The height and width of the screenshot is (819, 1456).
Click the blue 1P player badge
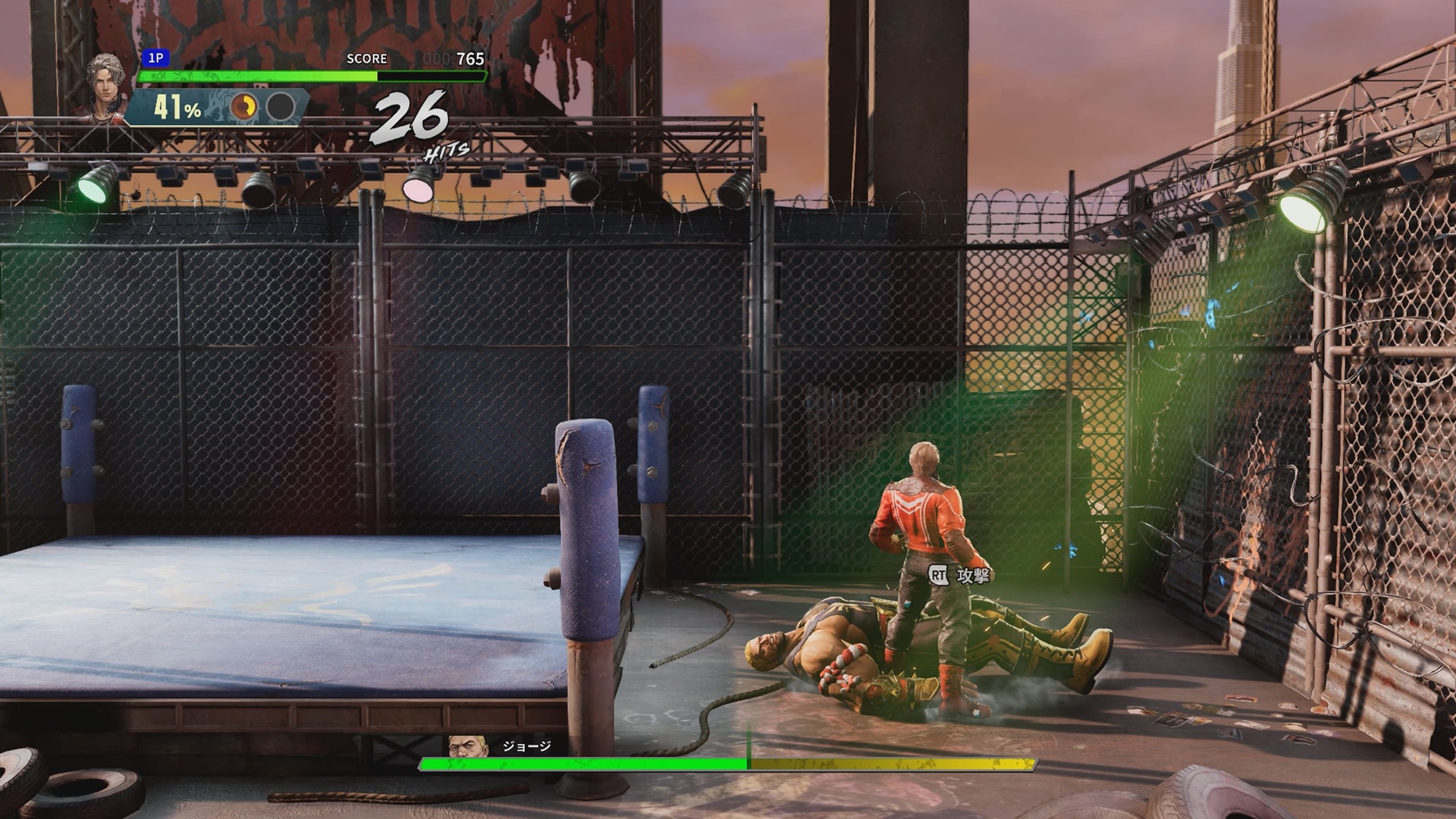tap(155, 58)
